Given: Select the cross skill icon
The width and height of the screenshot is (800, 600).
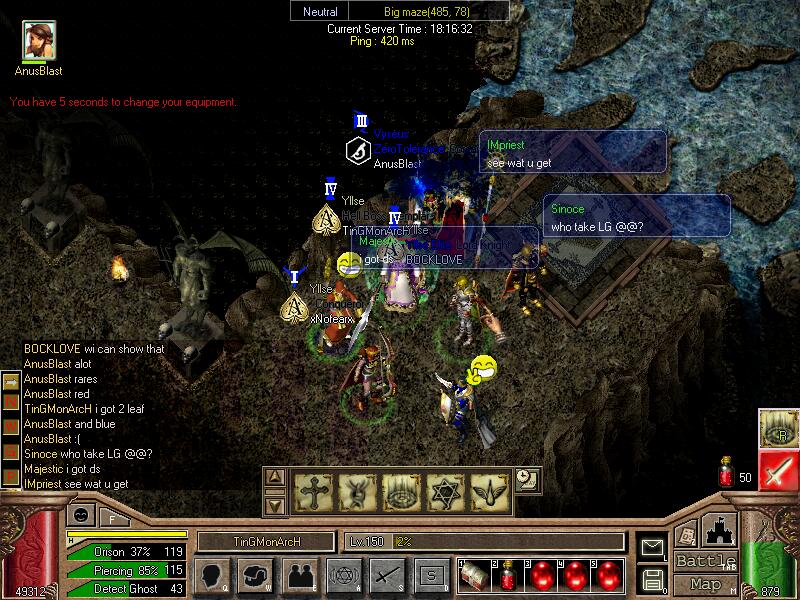Looking at the screenshot, I should pos(312,492).
